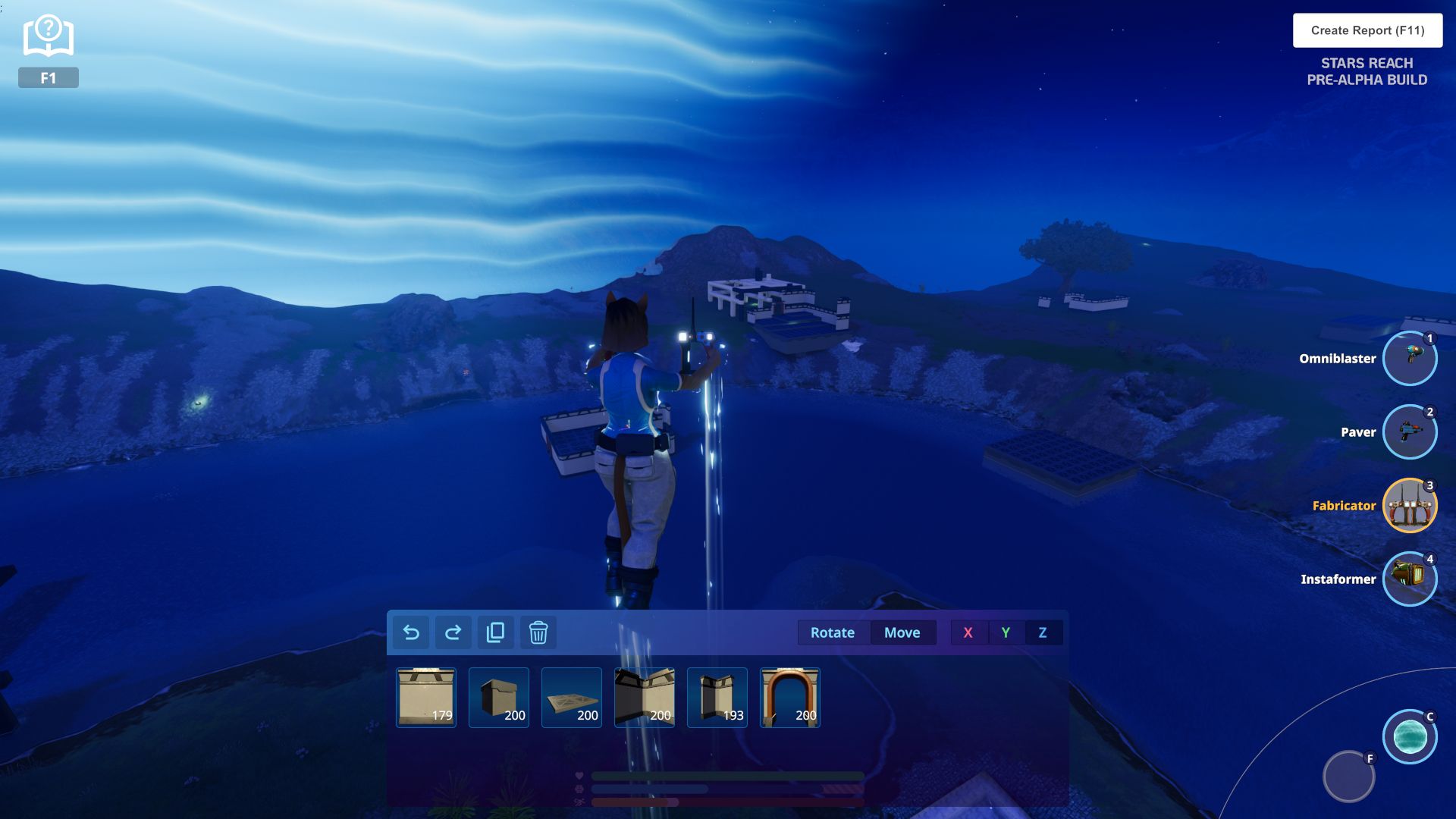This screenshot has height=819, width=1456.
Task: Select the Z axis
Action: tap(1043, 632)
